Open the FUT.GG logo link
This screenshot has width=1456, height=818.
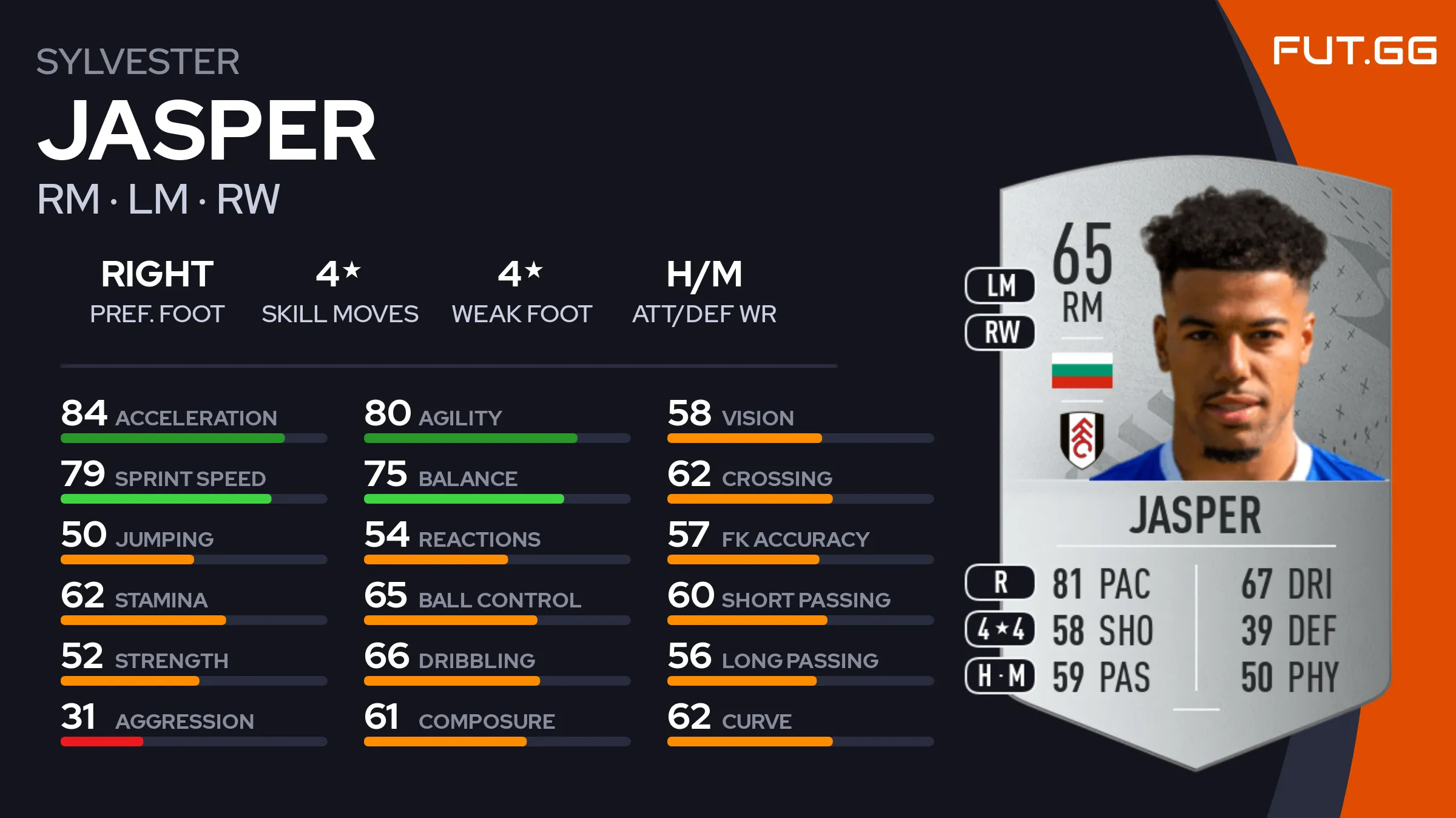1354,50
